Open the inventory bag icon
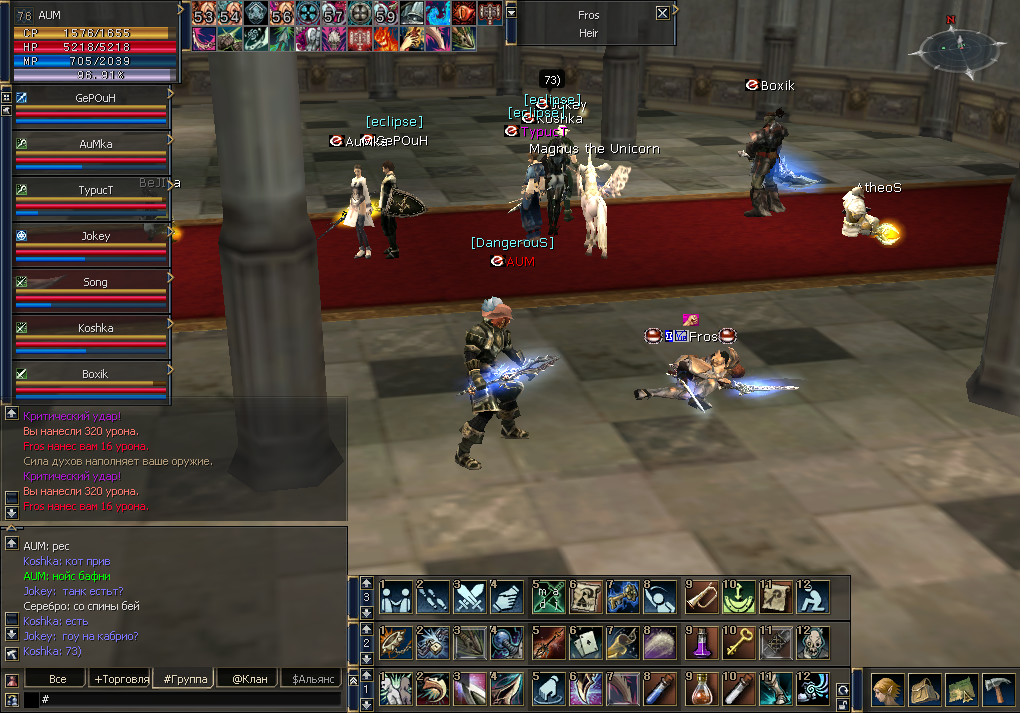 (924, 690)
